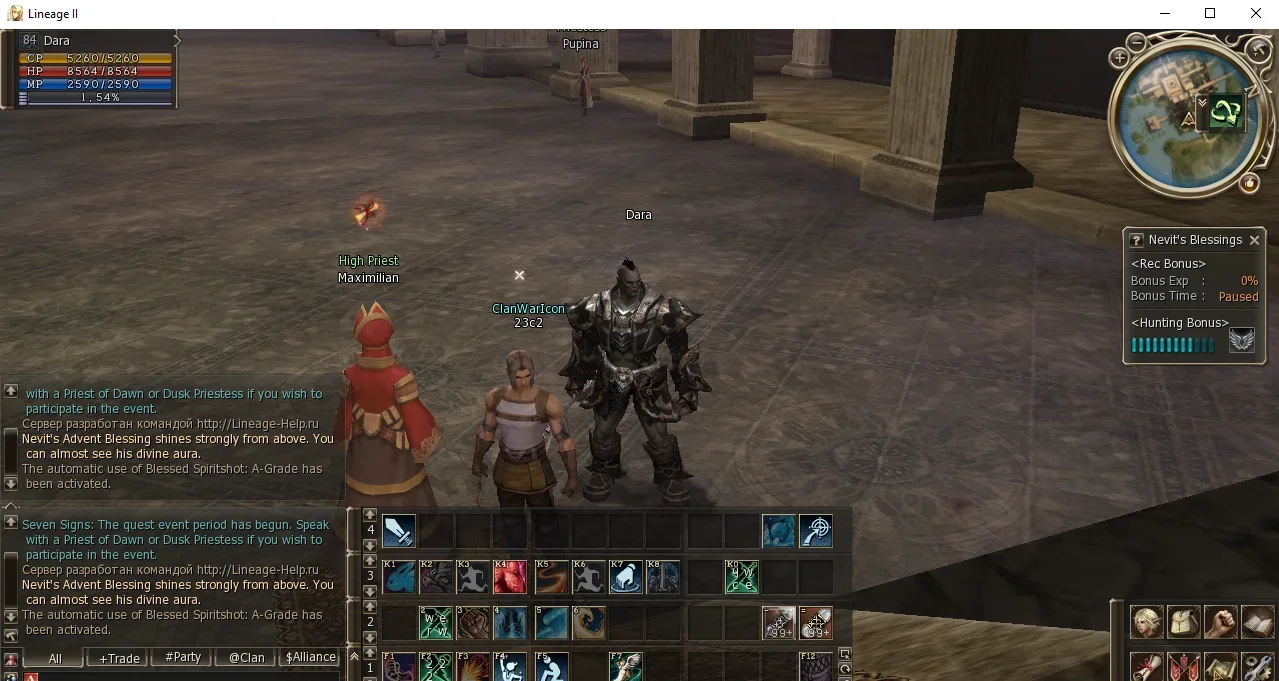
Task: Click the thumbs-up button below the minimap
Action: [x=1249, y=183]
